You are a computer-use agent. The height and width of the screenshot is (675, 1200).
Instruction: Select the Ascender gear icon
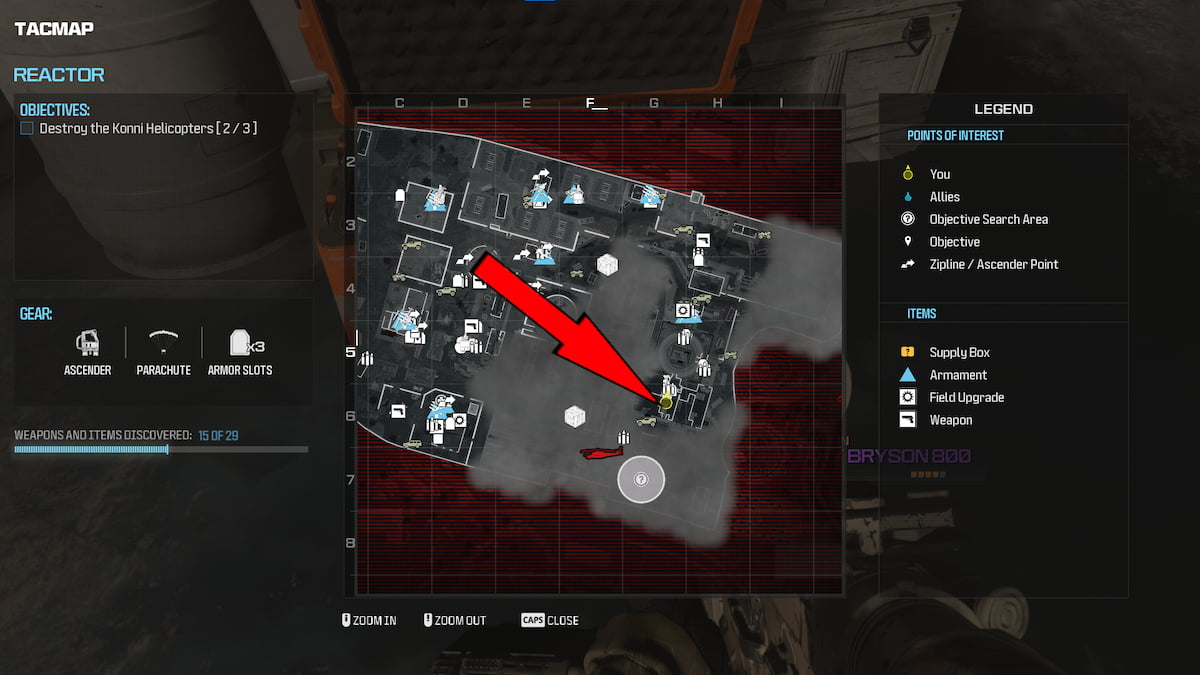[x=86, y=343]
